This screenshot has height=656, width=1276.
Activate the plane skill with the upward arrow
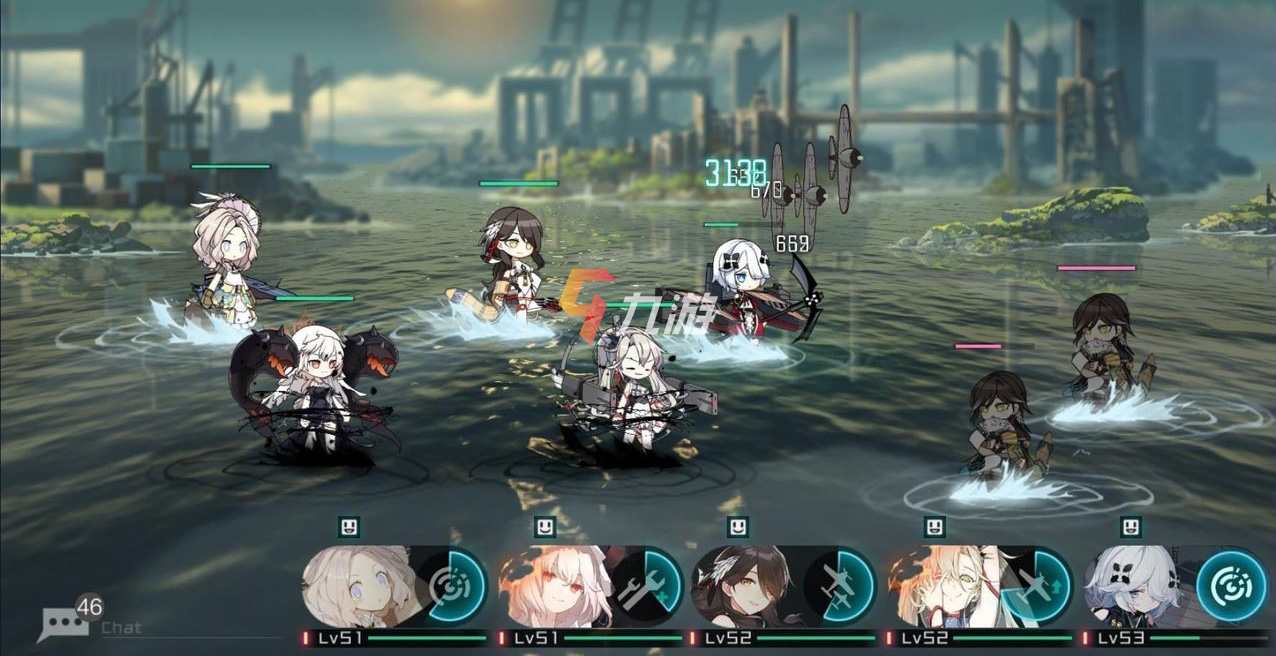(x=1036, y=587)
